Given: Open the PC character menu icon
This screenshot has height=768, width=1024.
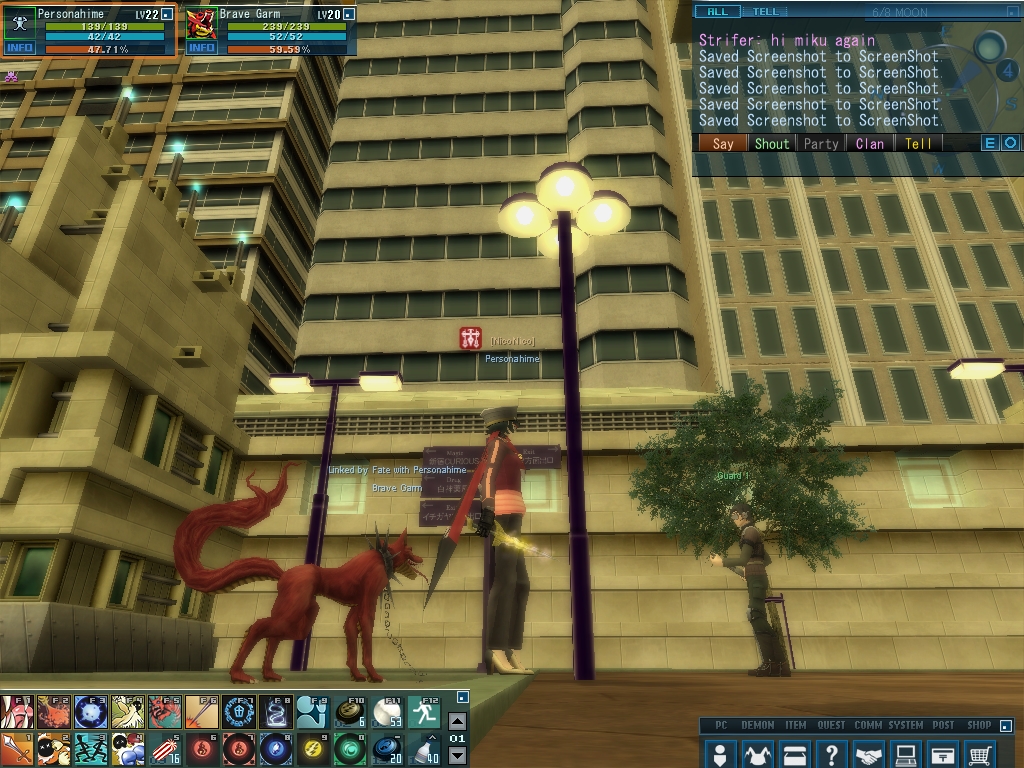Looking at the screenshot, I should tap(720, 753).
